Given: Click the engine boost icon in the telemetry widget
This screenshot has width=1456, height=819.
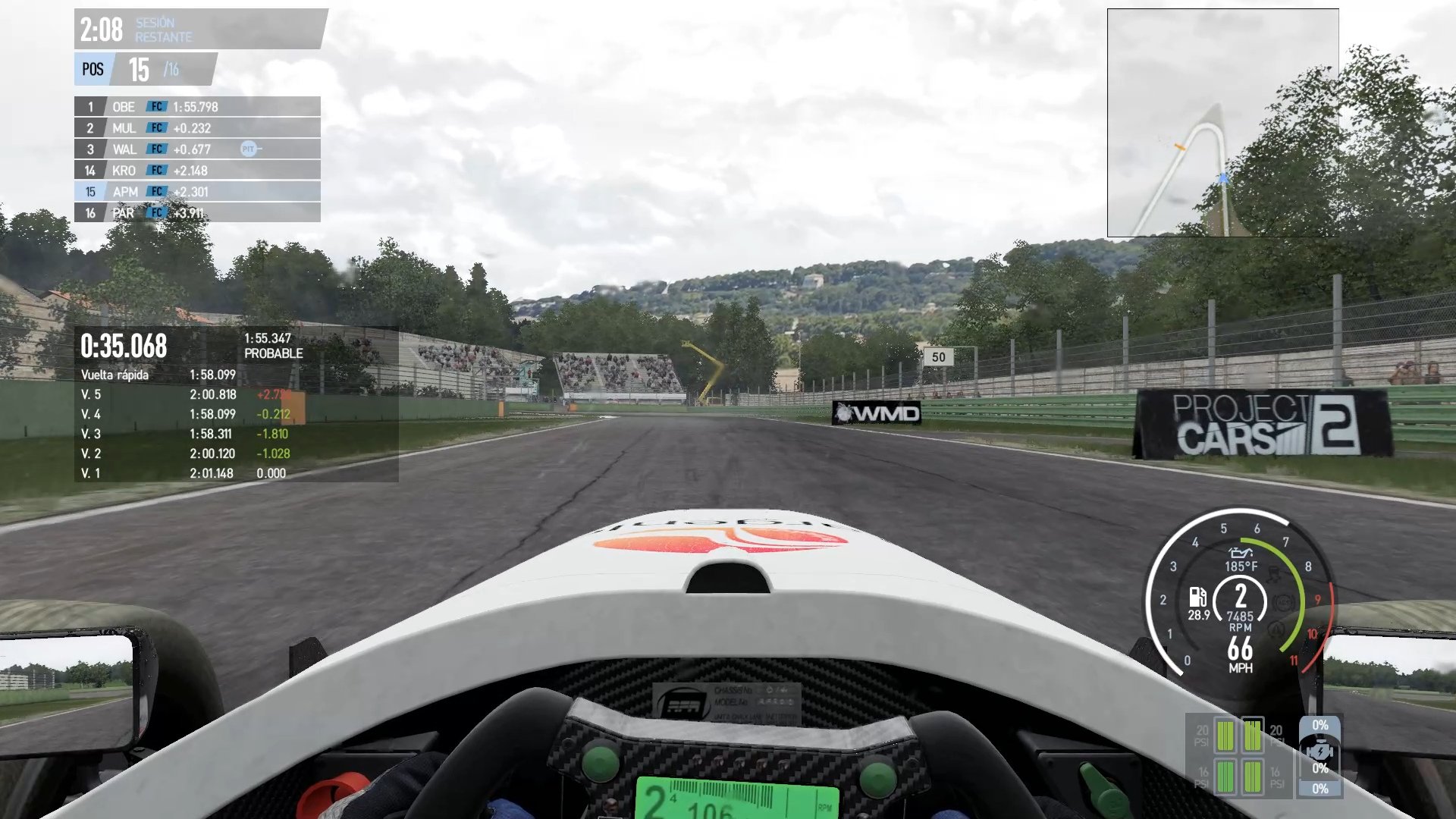Looking at the screenshot, I should pyautogui.click(x=1320, y=751).
